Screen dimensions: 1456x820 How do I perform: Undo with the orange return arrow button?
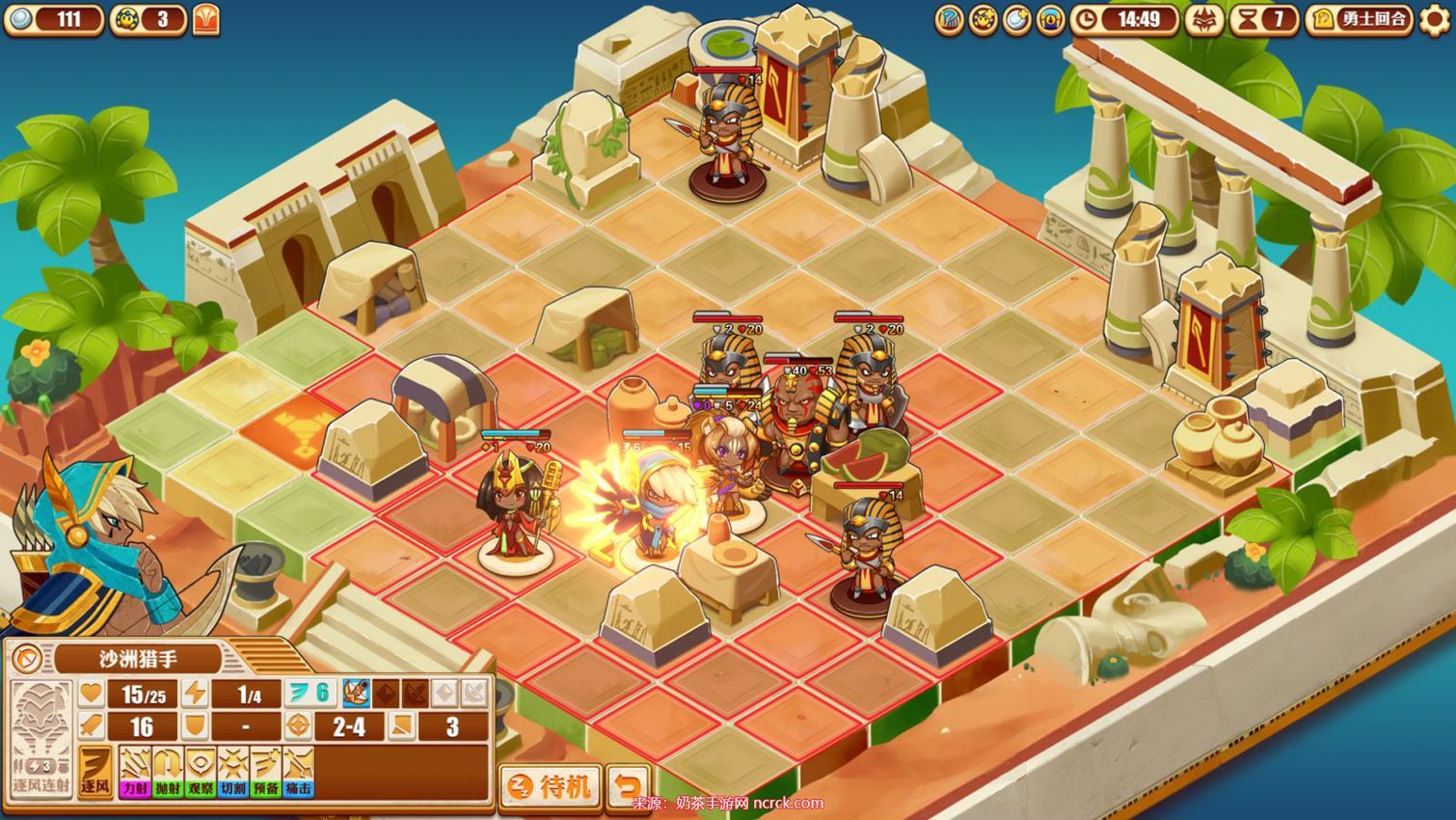coord(628,786)
